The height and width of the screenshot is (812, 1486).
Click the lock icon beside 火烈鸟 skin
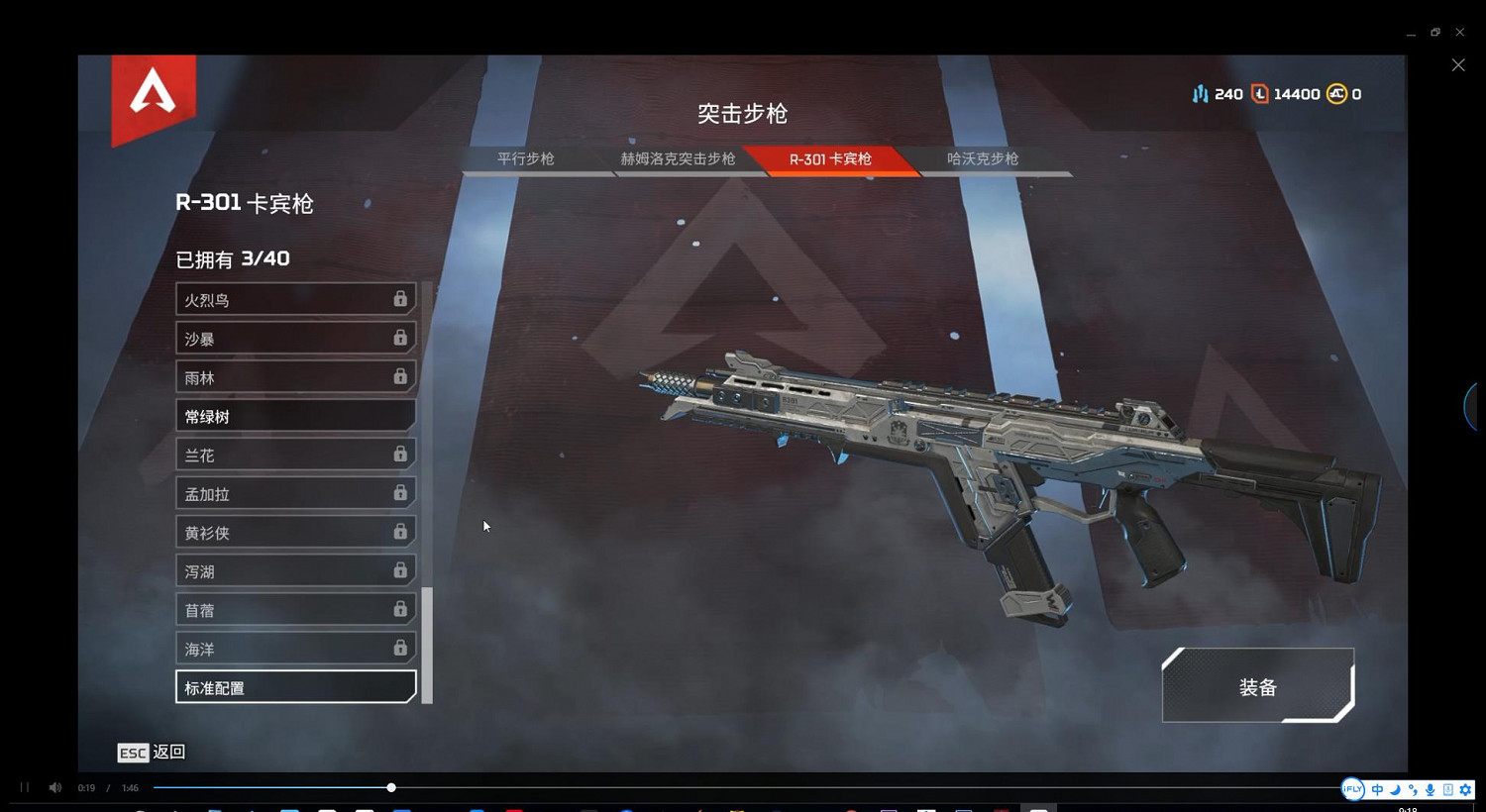point(400,298)
